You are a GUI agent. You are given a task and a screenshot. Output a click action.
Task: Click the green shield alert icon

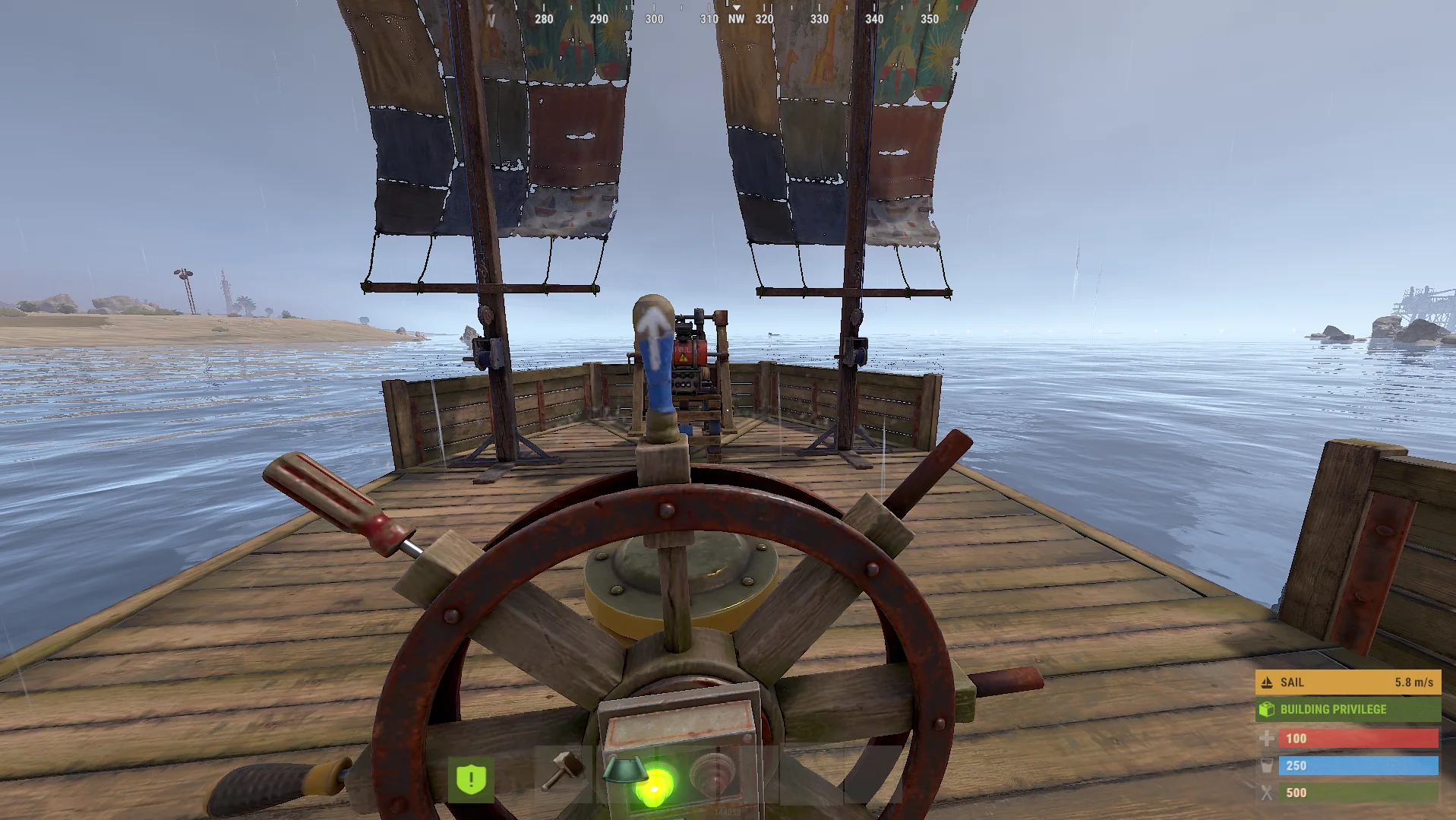click(x=471, y=779)
